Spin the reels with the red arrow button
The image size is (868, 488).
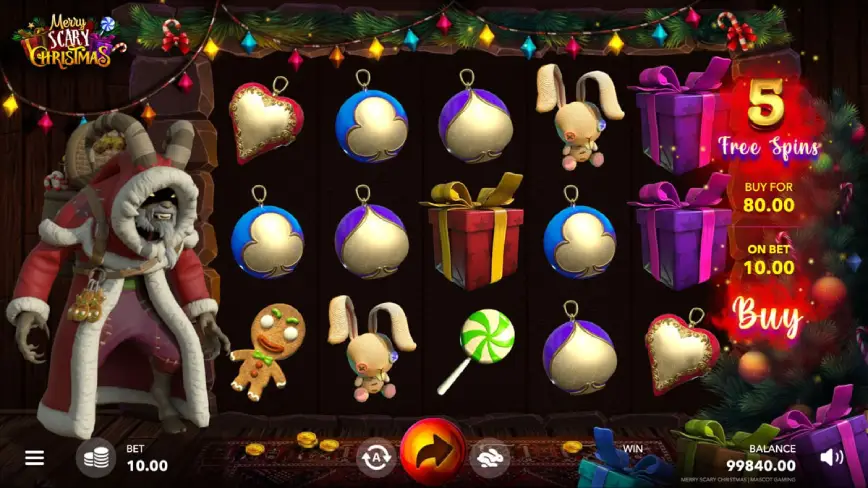point(433,453)
